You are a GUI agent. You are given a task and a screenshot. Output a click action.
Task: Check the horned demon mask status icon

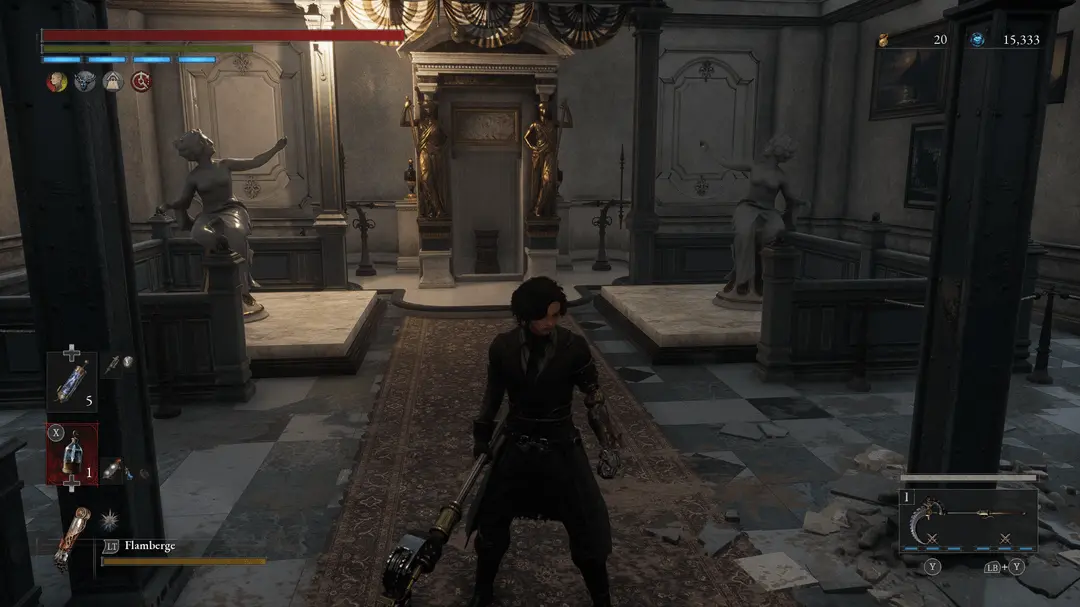[84, 83]
